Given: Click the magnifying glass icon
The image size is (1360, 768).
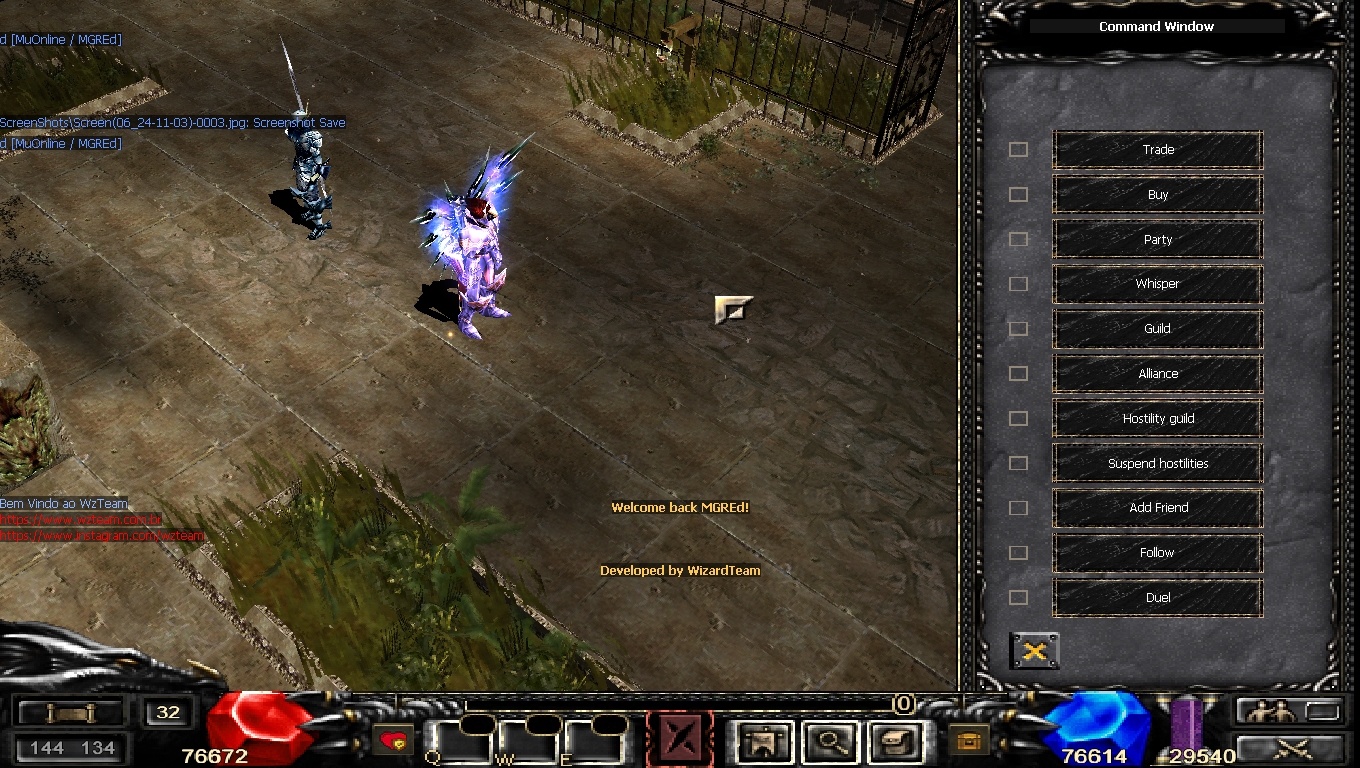Looking at the screenshot, I should pyautogui.click(x=829, y=742).
